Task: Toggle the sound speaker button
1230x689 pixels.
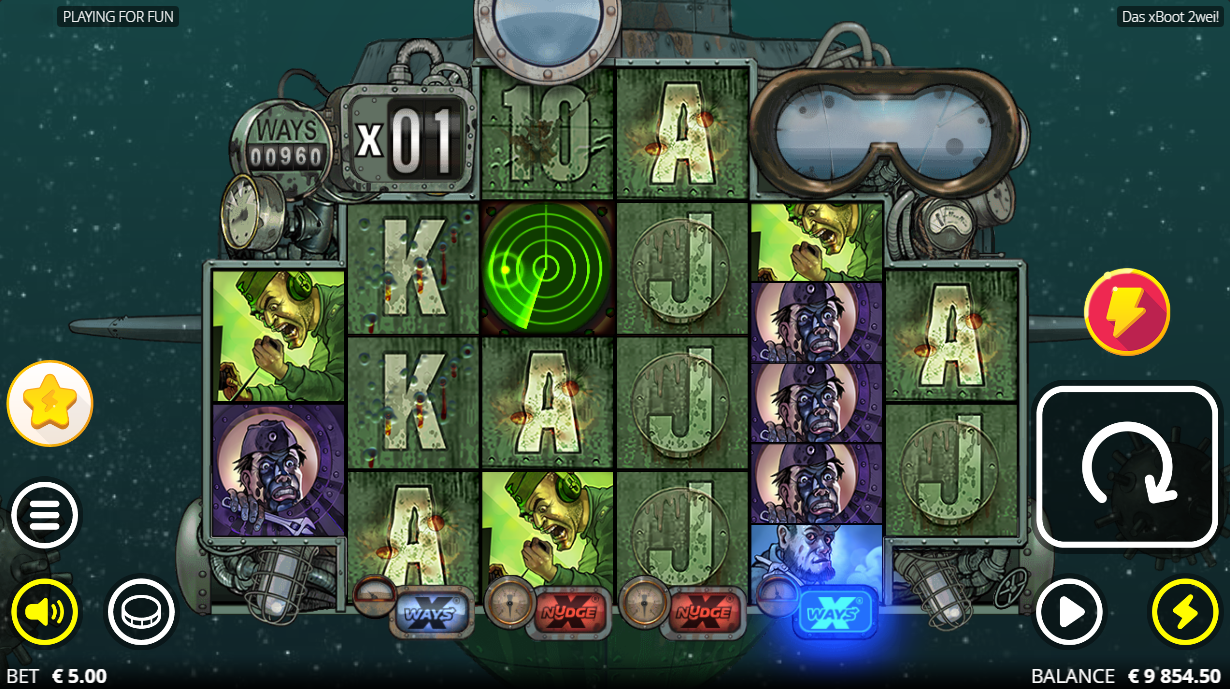Action: coord(44,611)
